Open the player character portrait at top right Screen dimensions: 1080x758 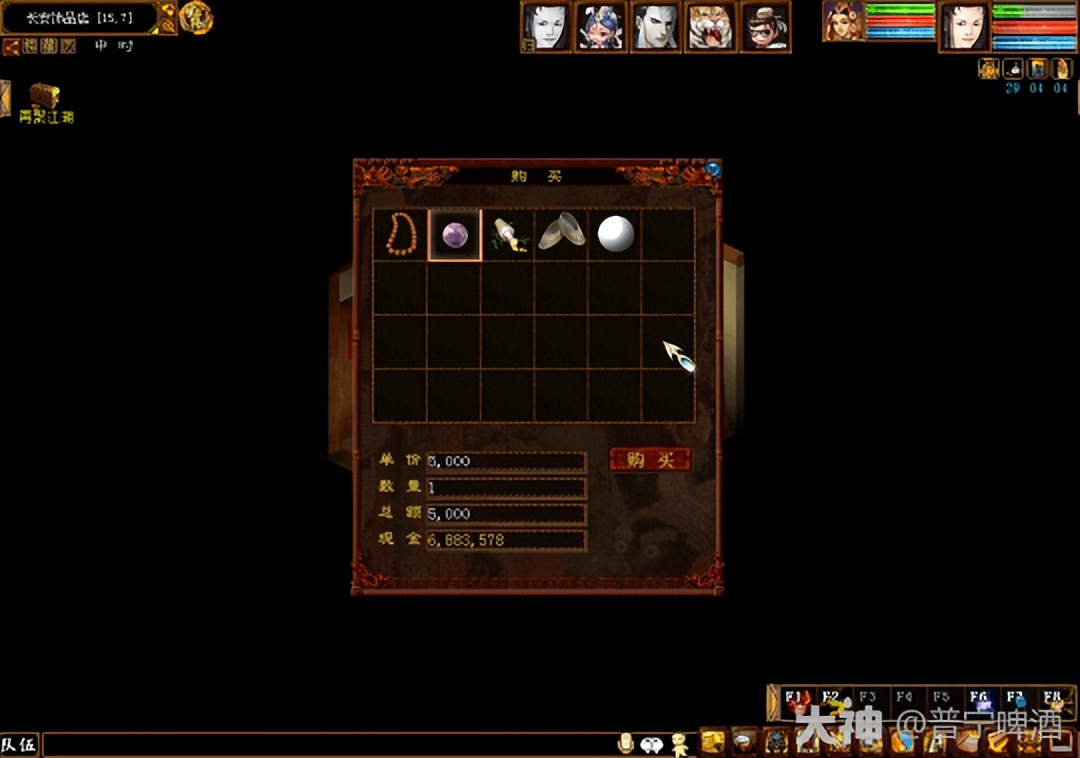[x=965, y=27]
